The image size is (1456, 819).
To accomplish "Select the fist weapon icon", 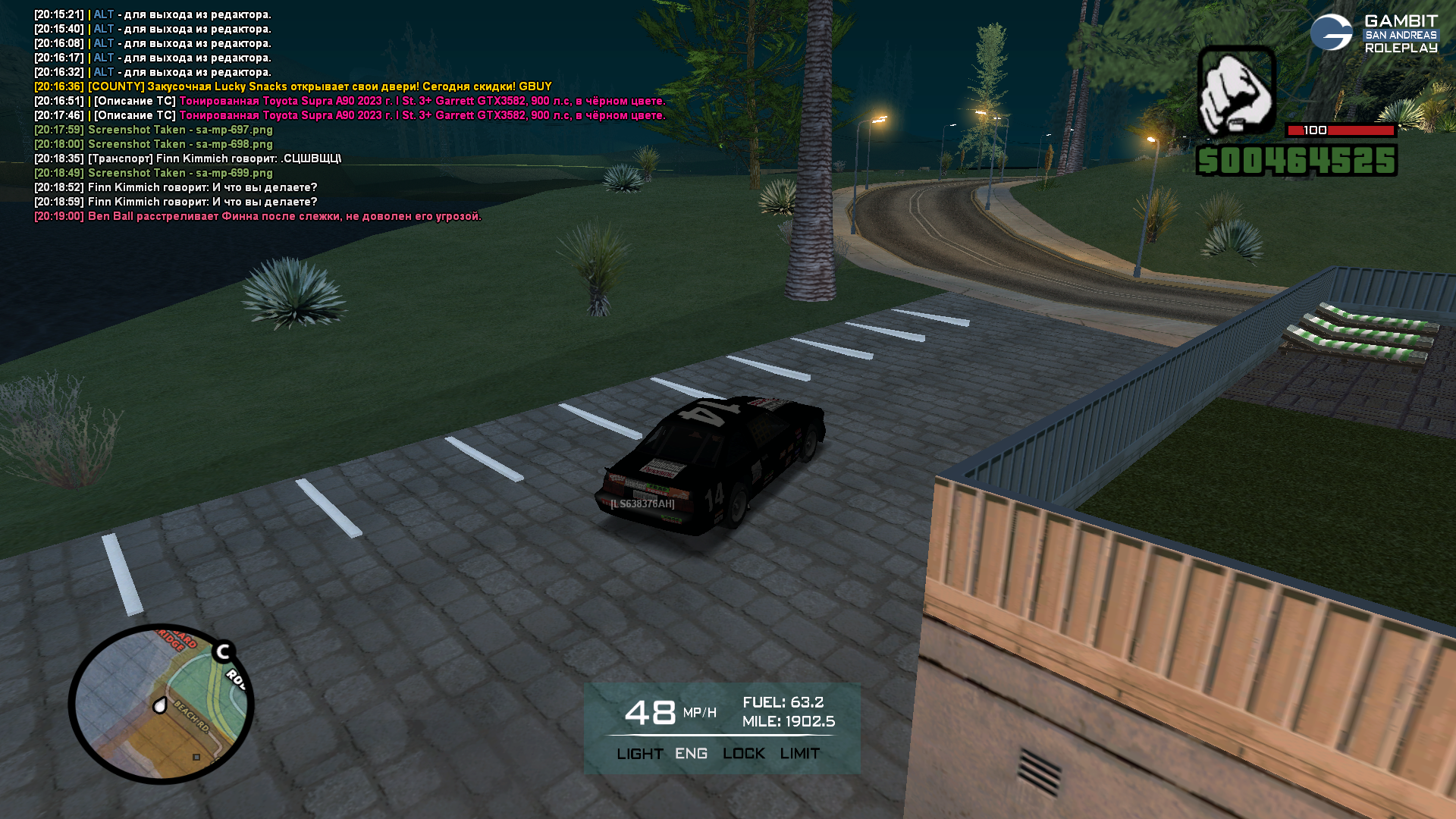I will (1236, 91).
